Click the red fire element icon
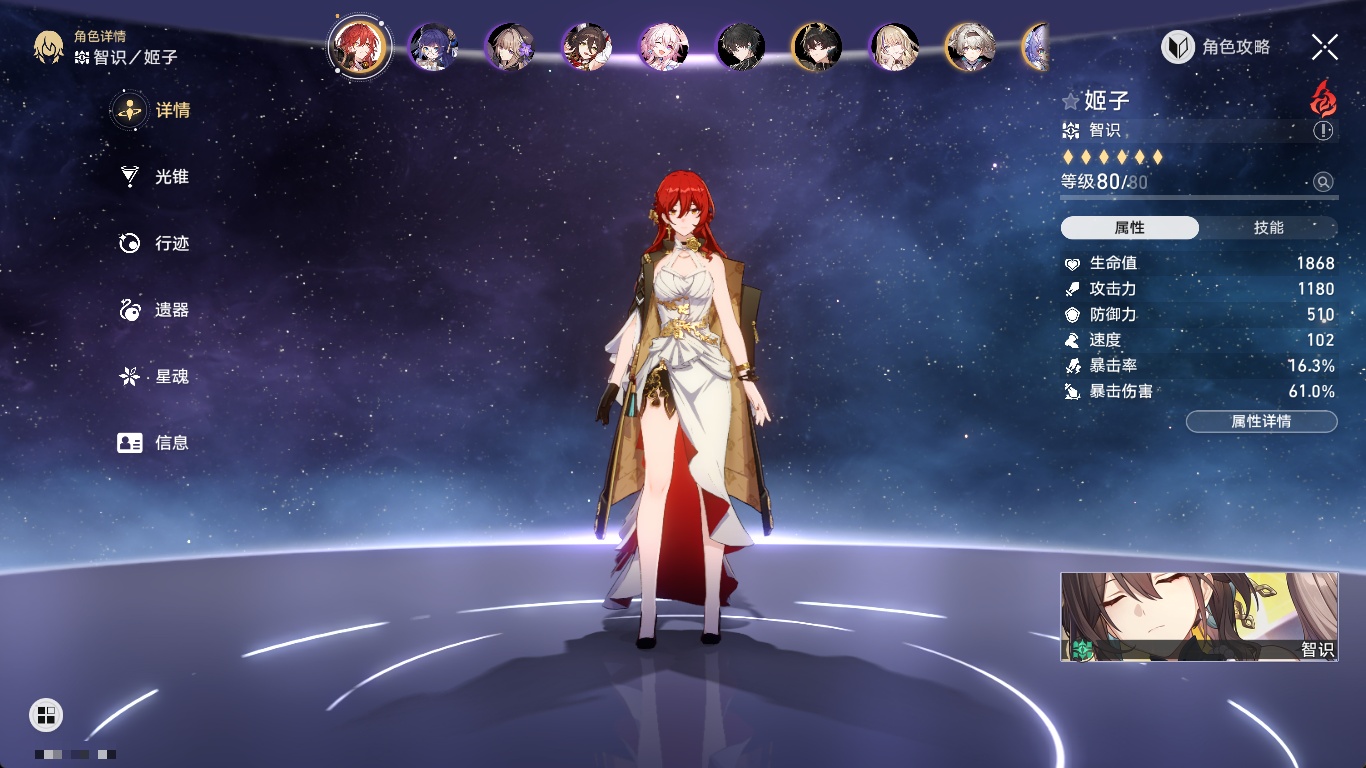 click(1323, 99)
